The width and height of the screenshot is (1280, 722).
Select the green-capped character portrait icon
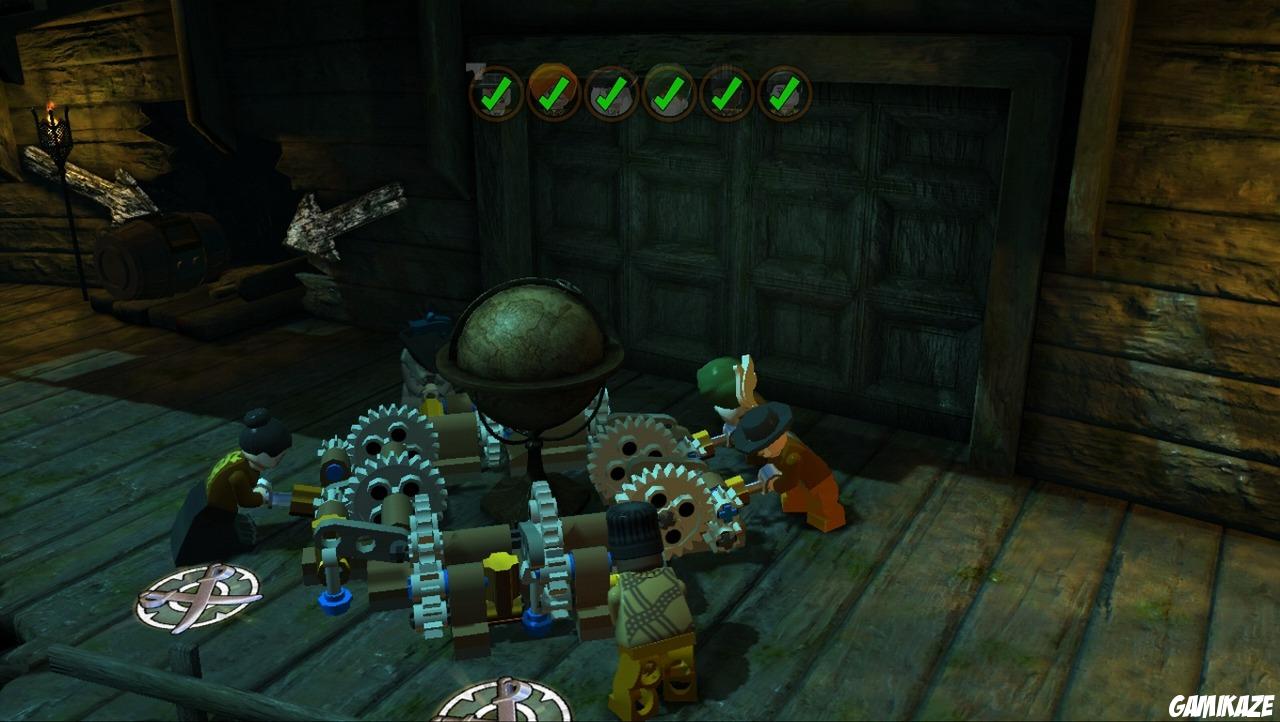(668, 95)
